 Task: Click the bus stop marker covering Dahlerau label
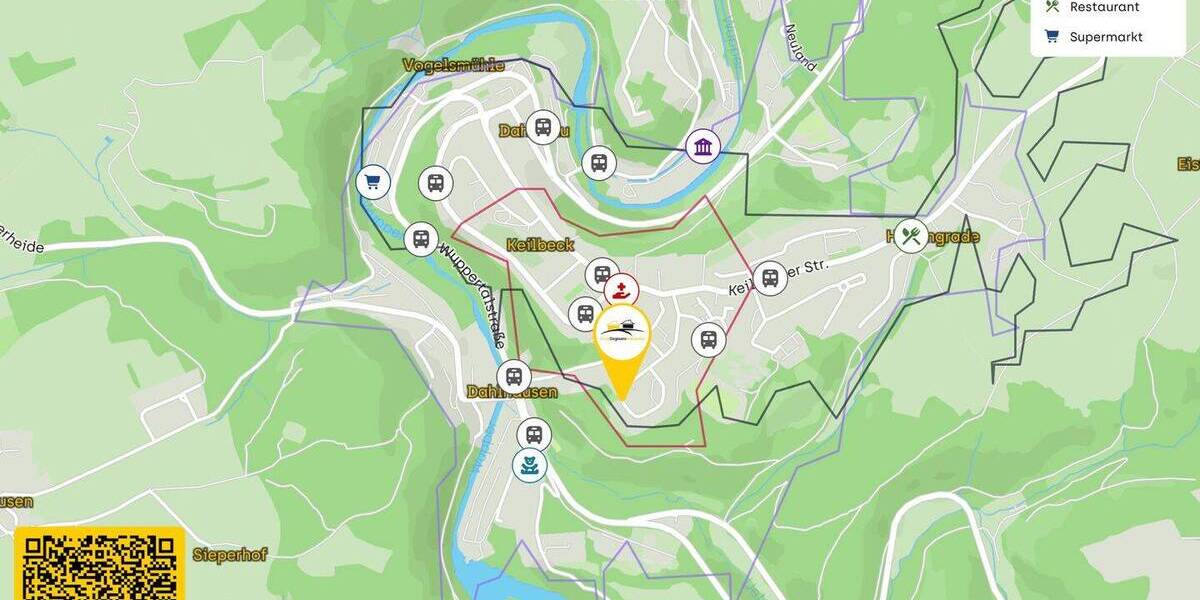pyautogui.click(x=542, y=127)
